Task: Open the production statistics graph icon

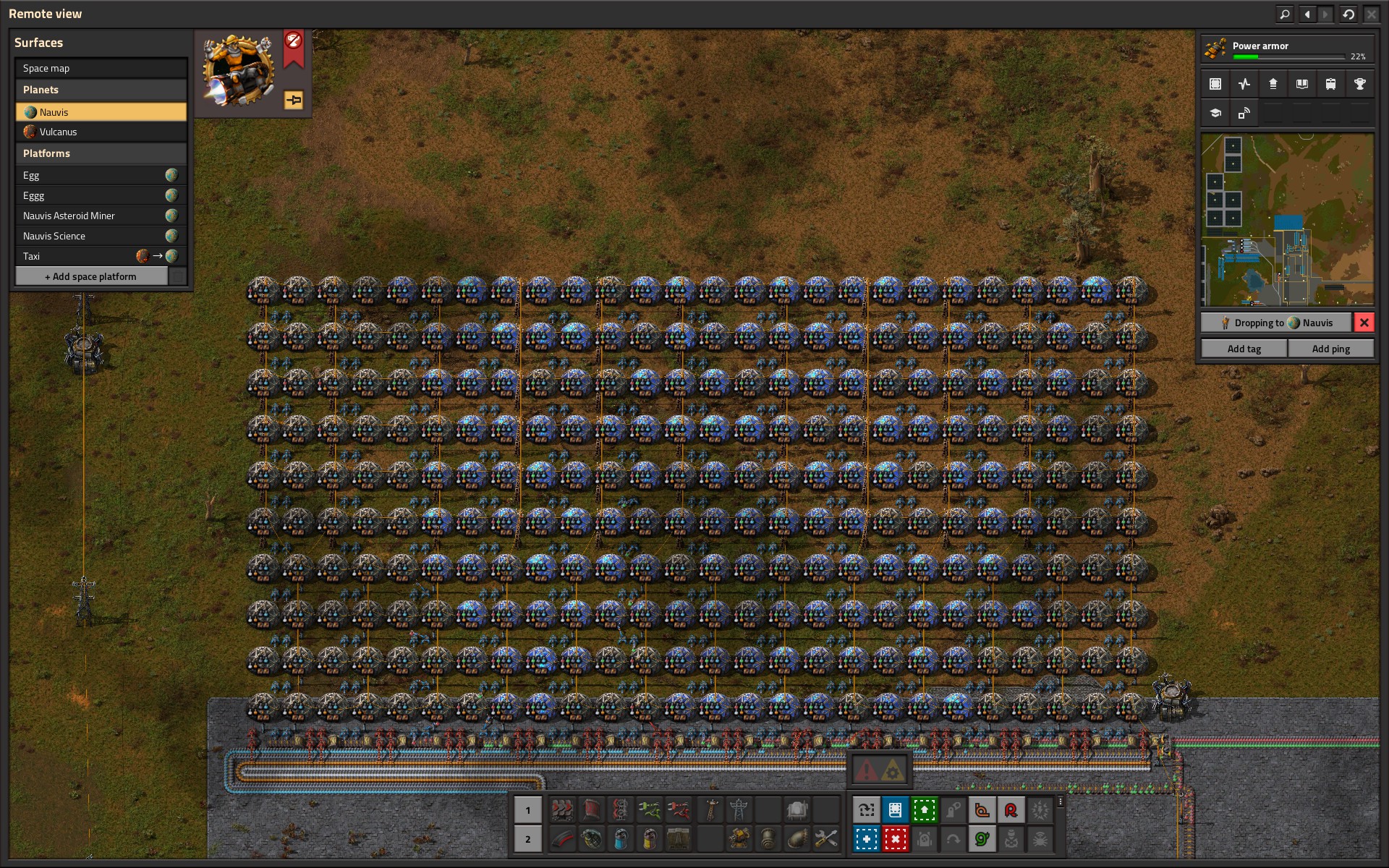Action: [1244, 84]
